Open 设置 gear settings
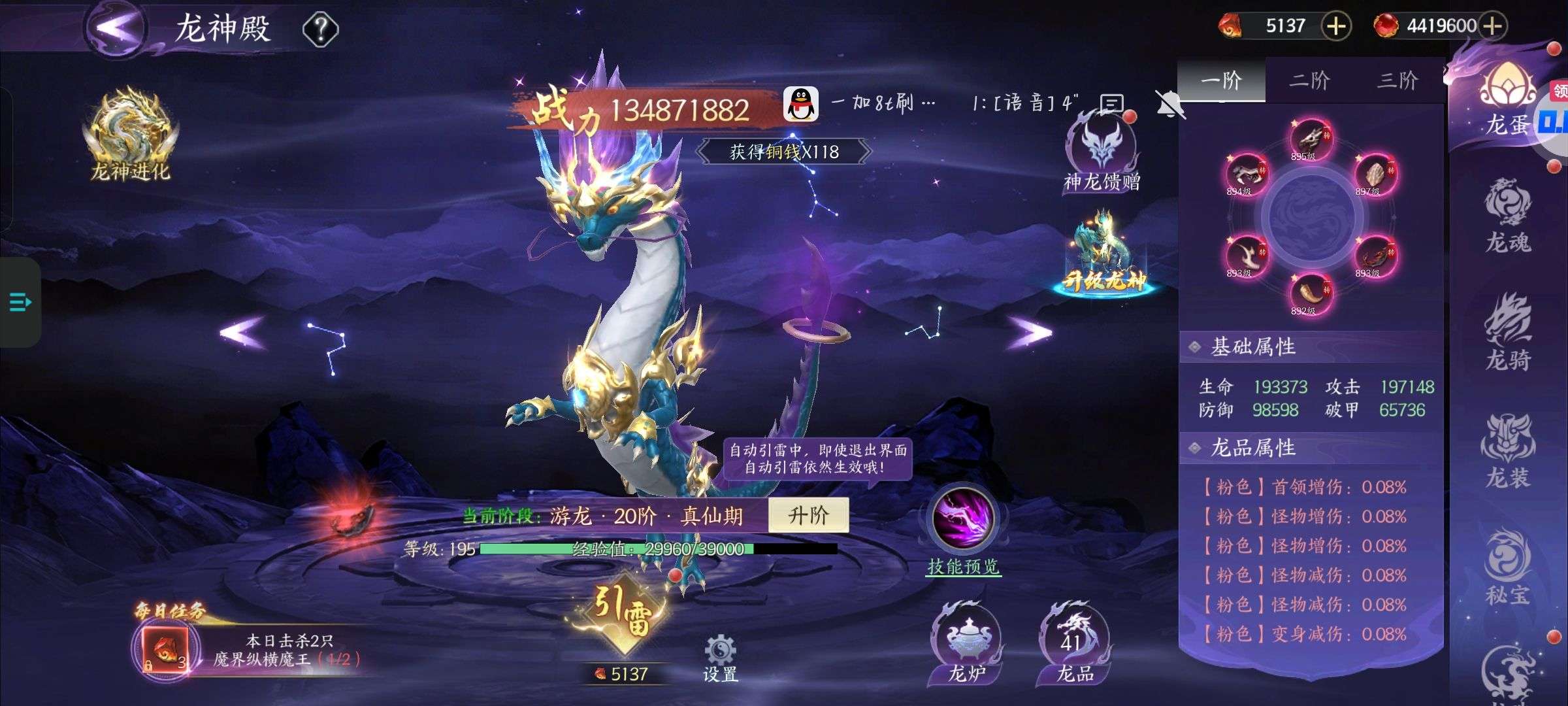 coord(720,657)
